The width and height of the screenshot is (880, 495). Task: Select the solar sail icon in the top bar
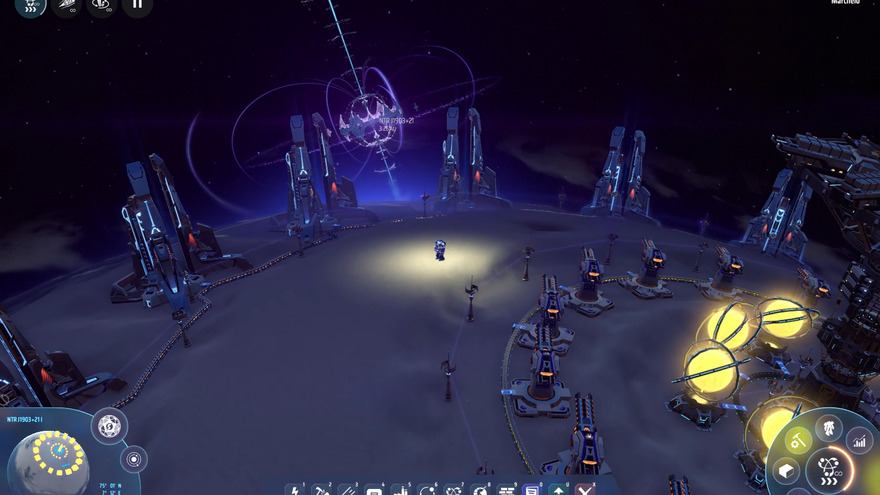point(66,5)
